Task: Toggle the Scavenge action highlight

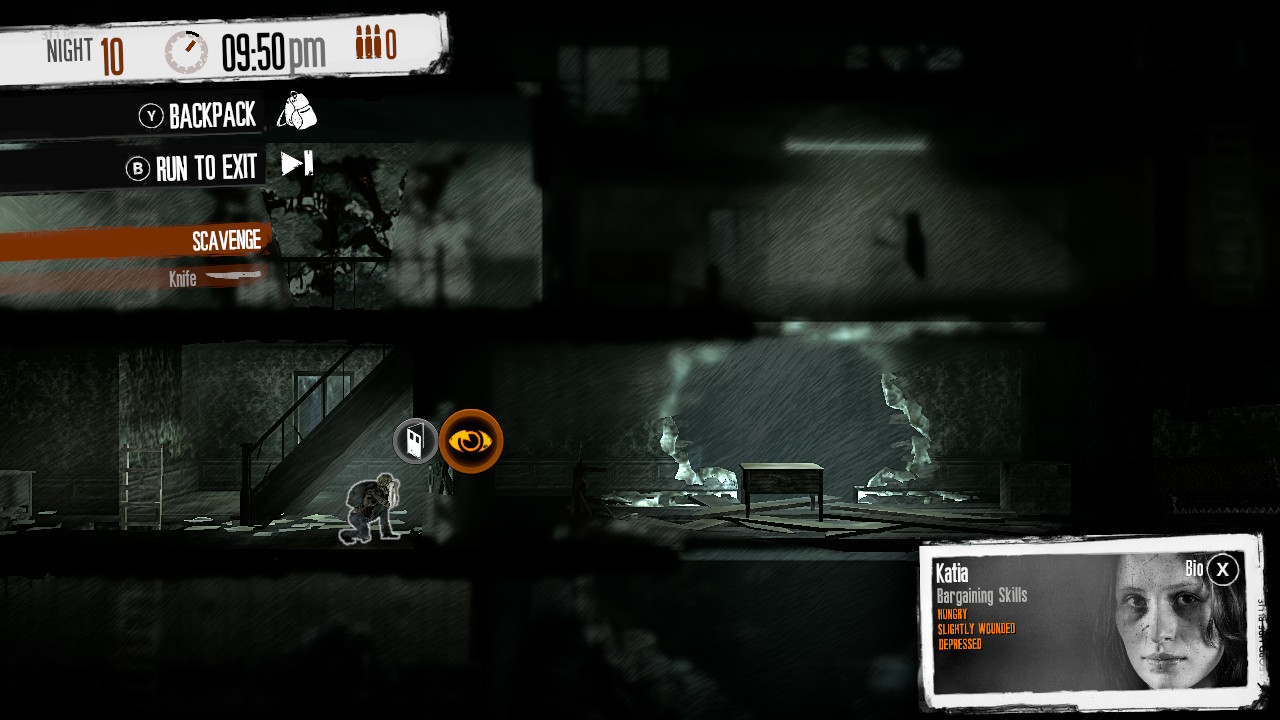Action: [x=227, y=240]
